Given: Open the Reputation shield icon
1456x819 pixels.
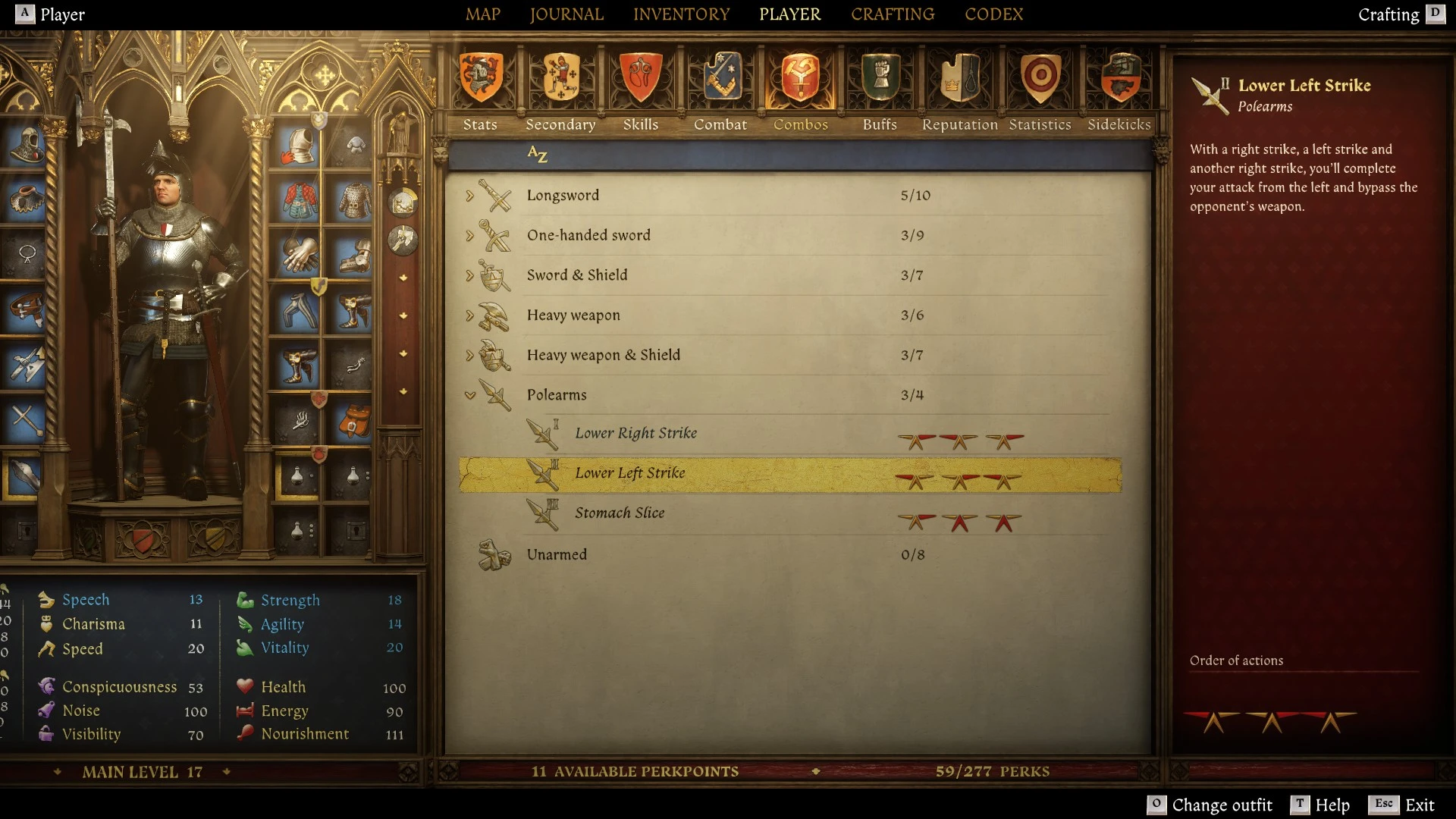Looking at the screenshot, I should pos(959,78).
